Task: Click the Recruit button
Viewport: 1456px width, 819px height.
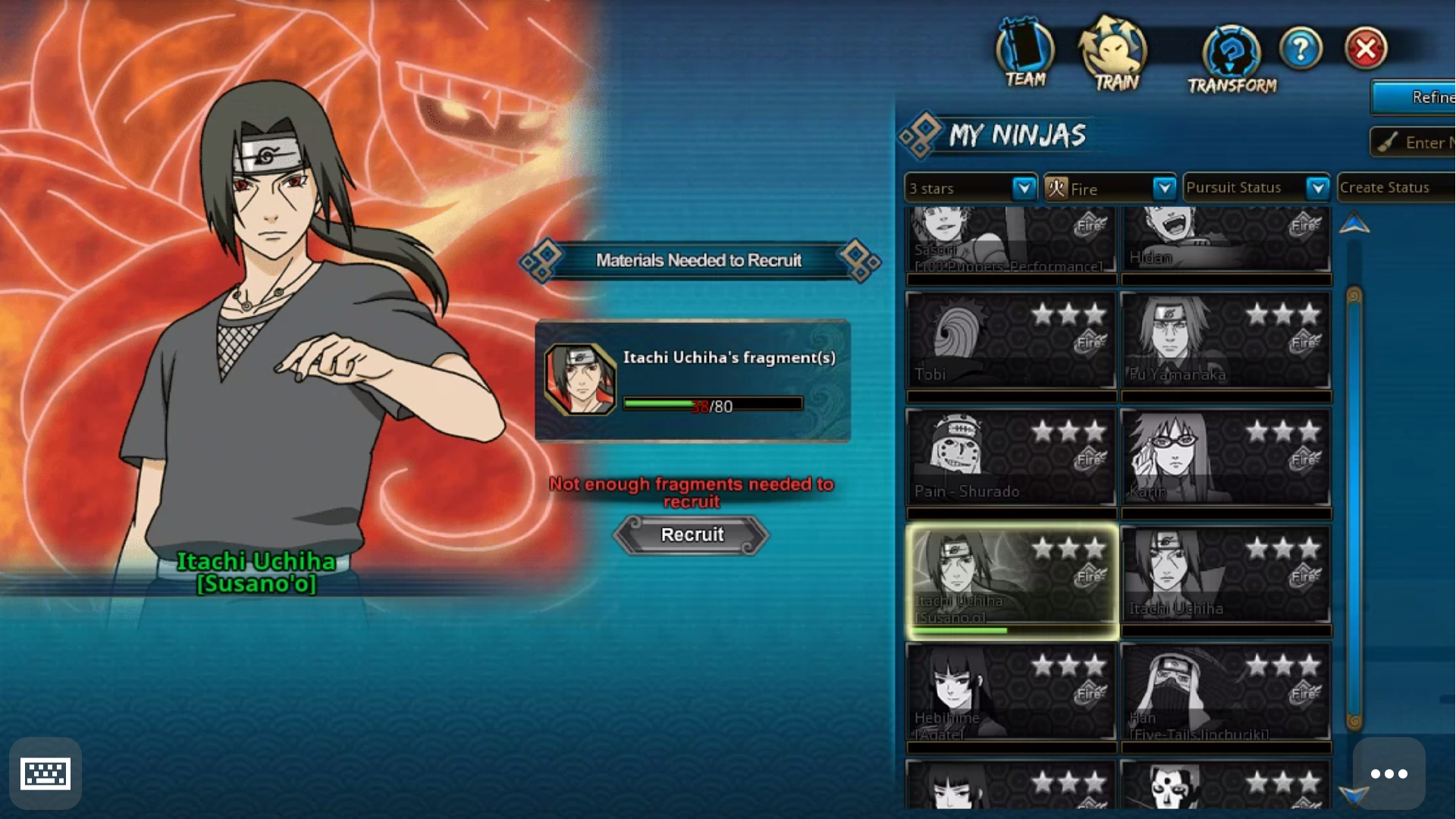Action: pyautogui.click(x=692, y=535)
